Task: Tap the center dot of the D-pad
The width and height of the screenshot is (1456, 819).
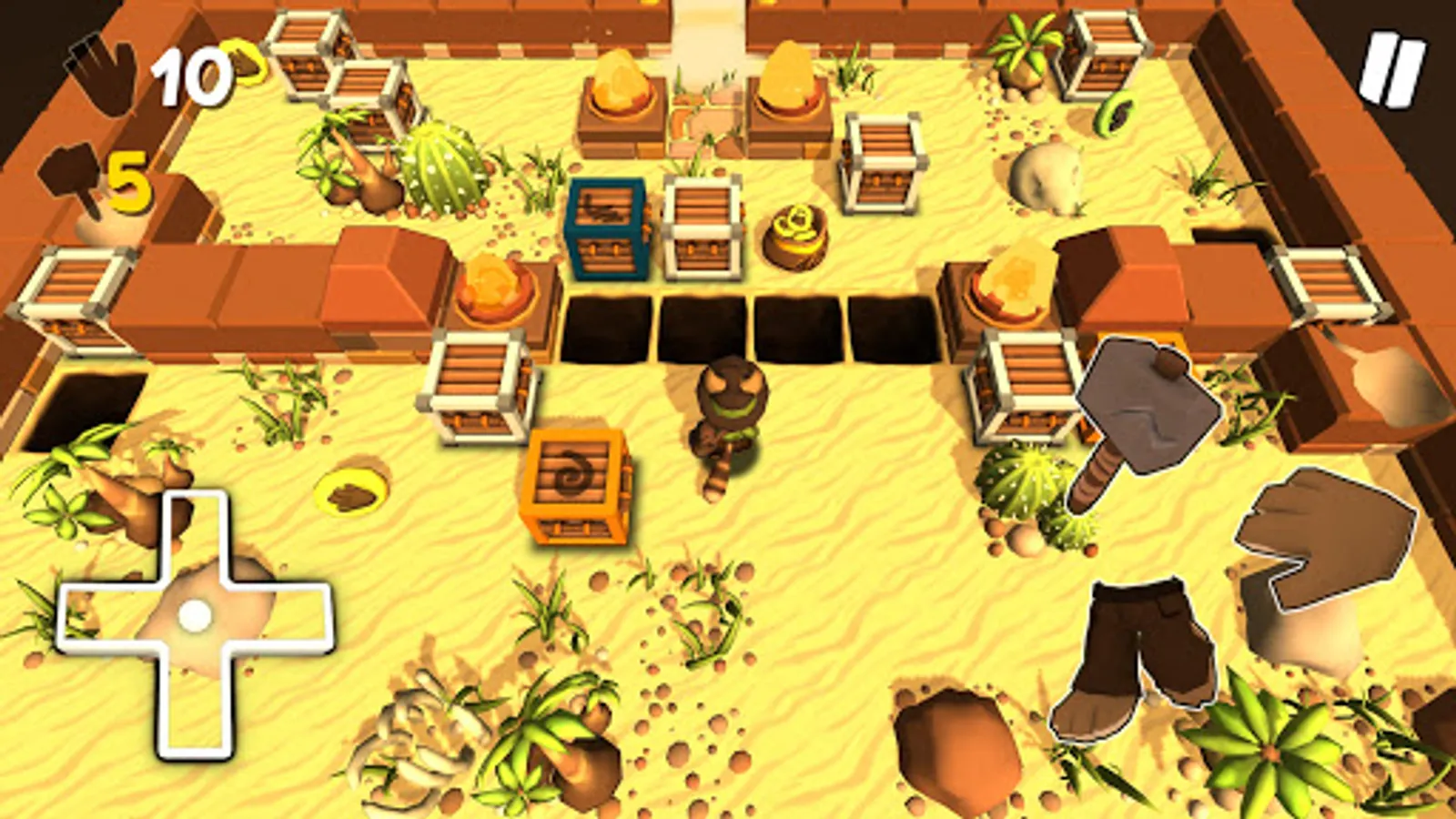Action: point(194,619)
